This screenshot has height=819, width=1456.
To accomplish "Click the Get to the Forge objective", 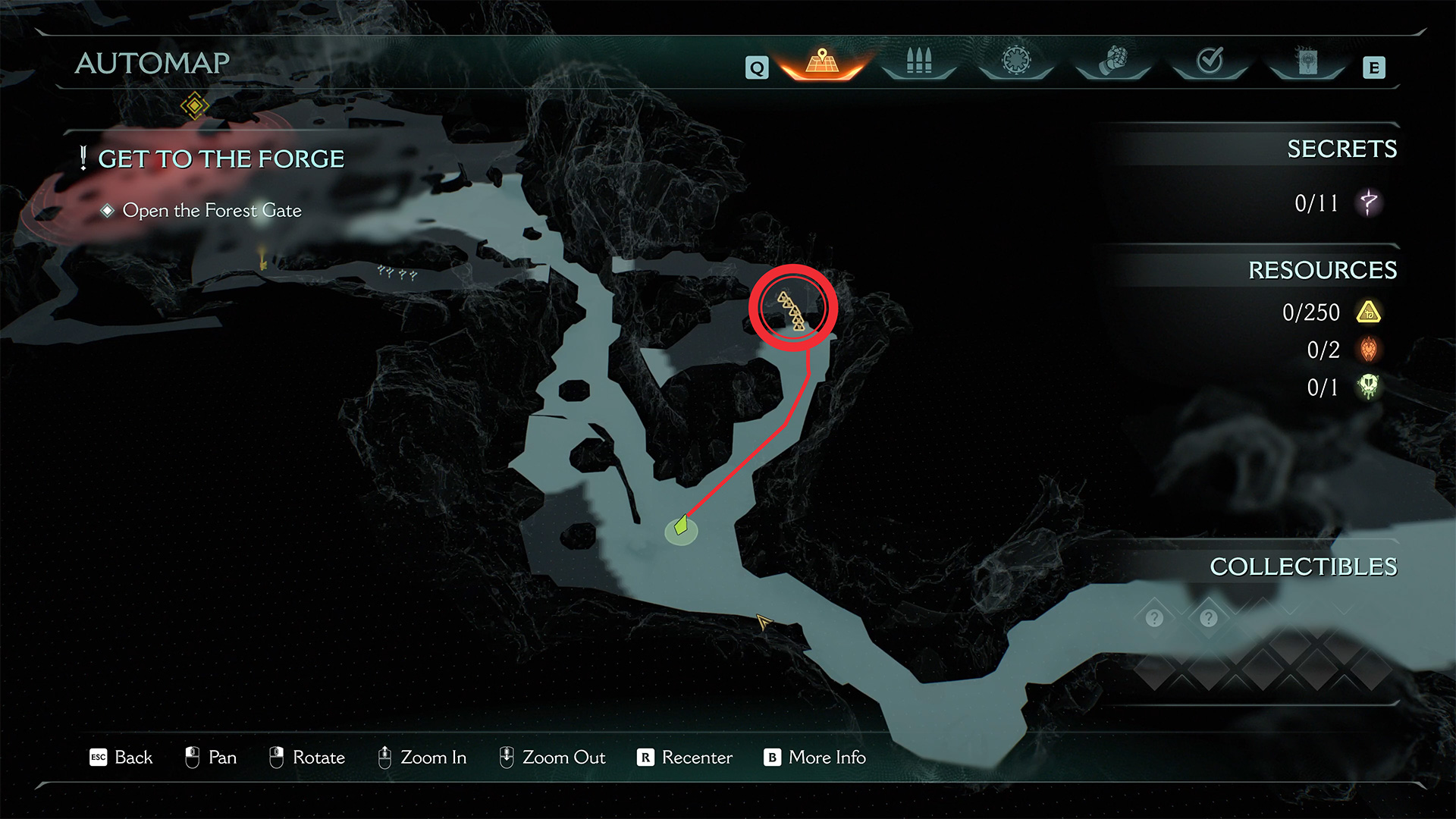I will tap(221, 159).
